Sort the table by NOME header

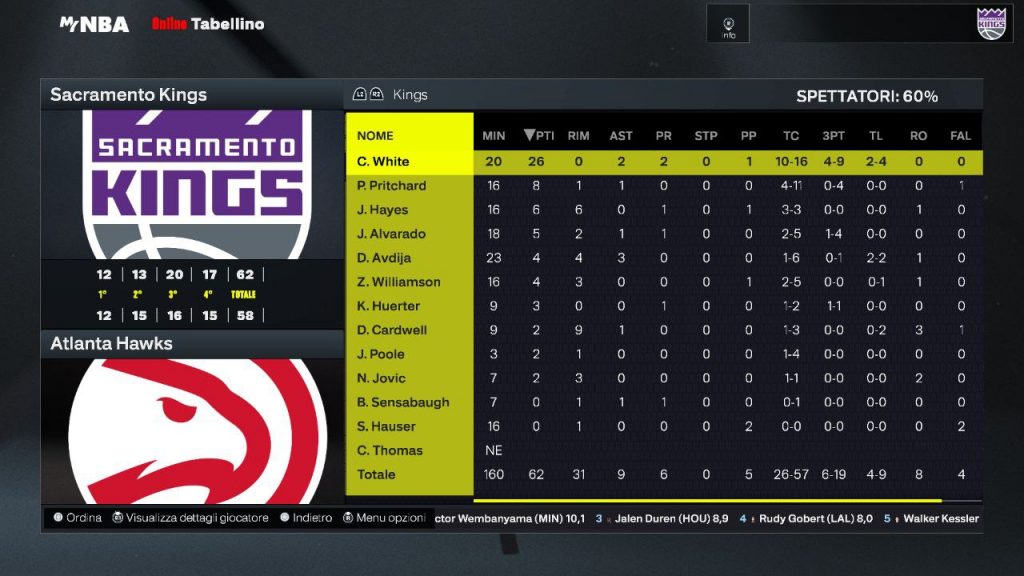pyautogui.click(x=375, y=136)
